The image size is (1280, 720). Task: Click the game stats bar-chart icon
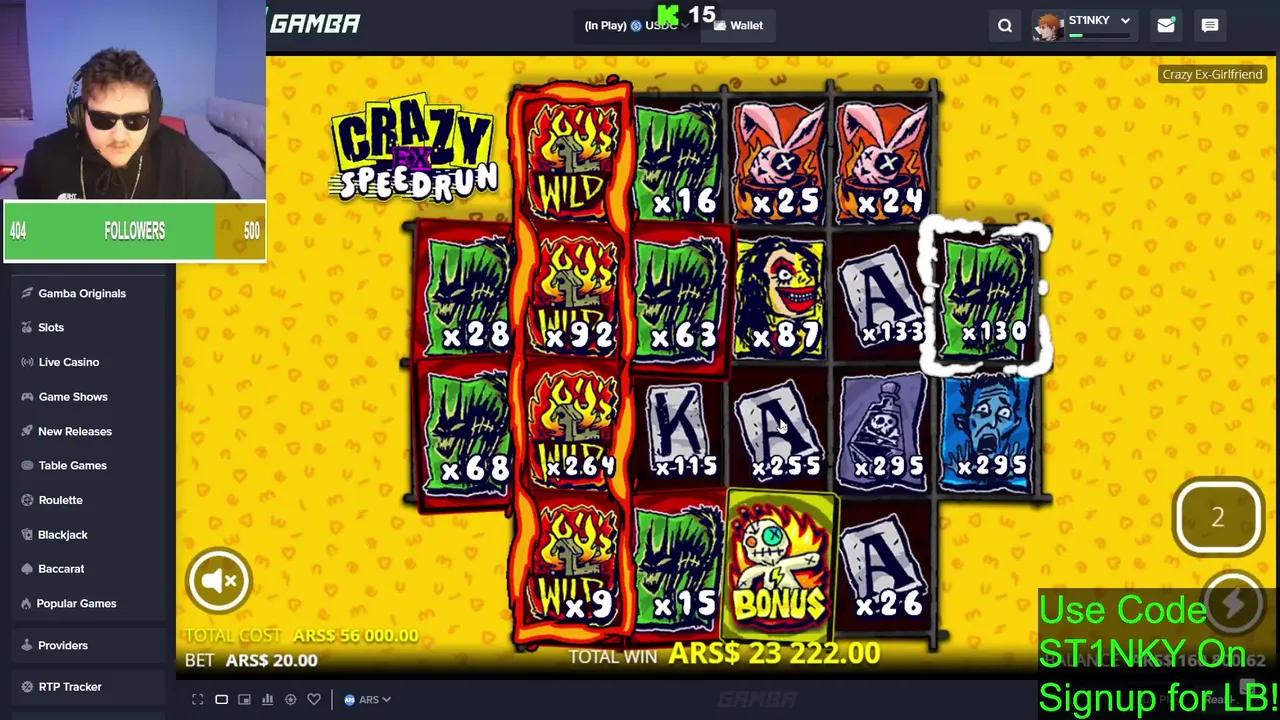pyautogui.click(x=267, y=699)
